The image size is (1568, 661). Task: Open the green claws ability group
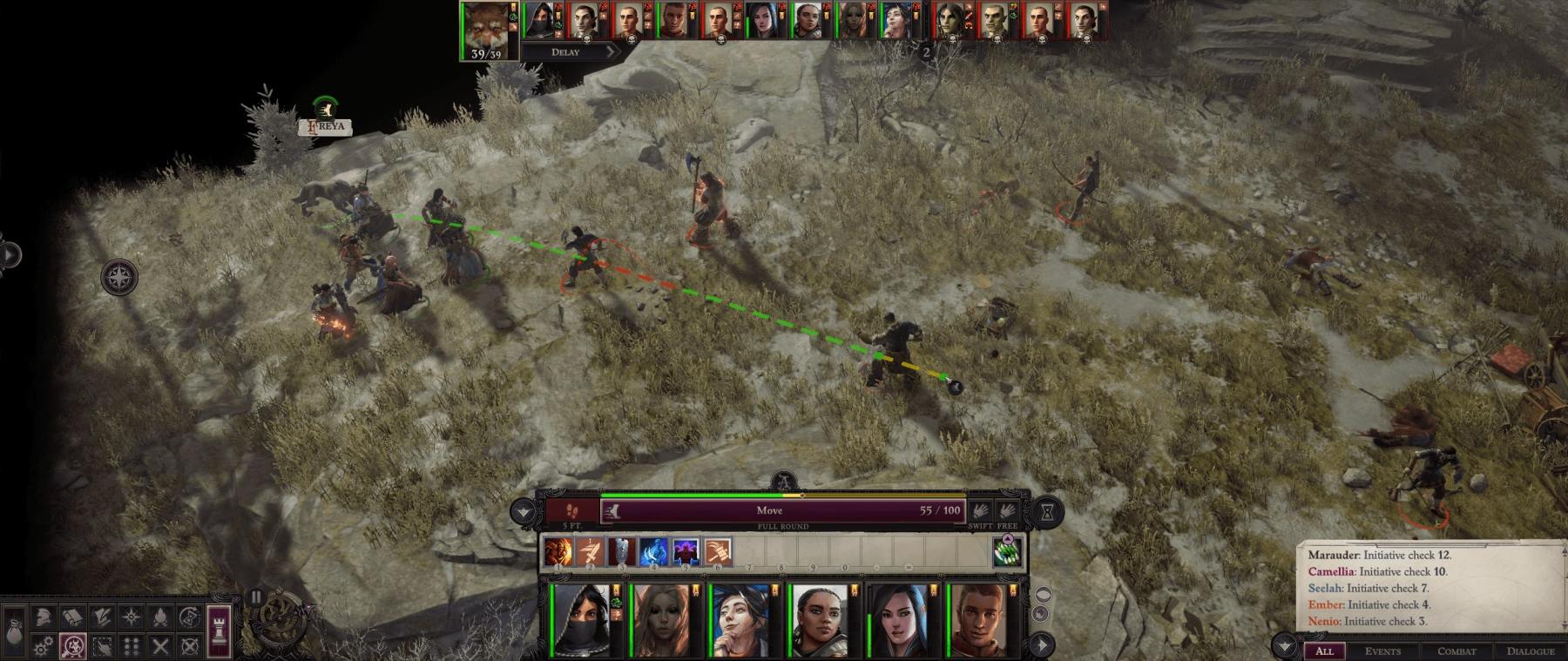tap(1007, 552)
